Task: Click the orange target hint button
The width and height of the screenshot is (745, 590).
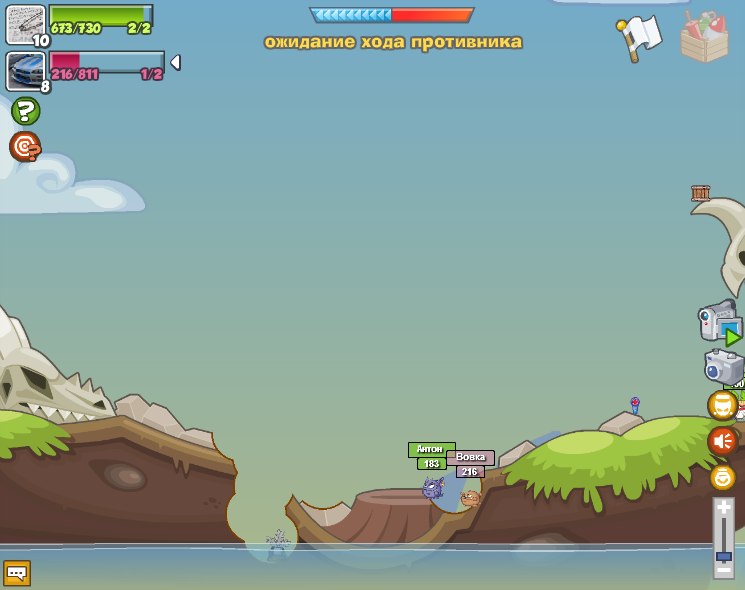Action: tap(25, 147)
